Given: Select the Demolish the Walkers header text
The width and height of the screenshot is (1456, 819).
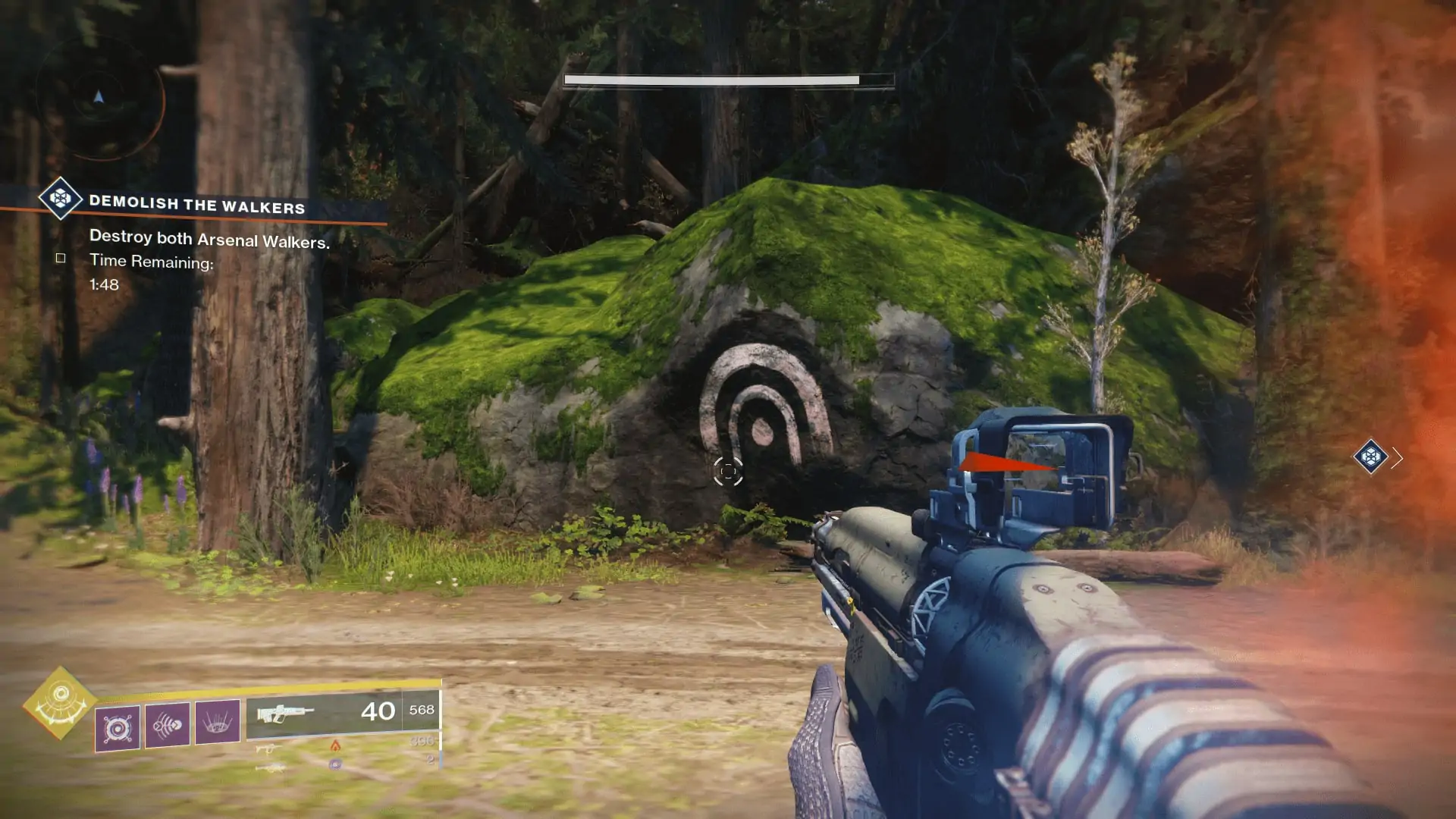Looking at the screenshot, I should click(x=199, y=203).
